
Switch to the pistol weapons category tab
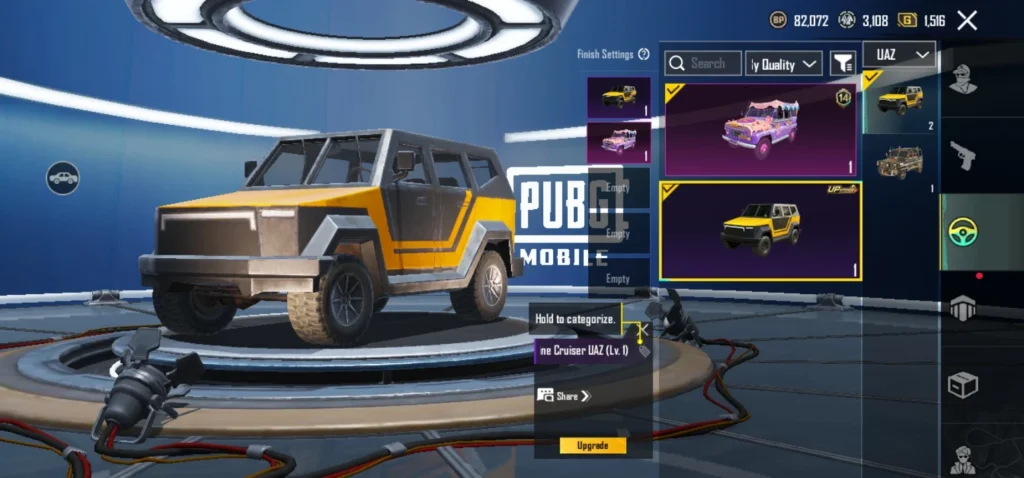pos(963,155)
